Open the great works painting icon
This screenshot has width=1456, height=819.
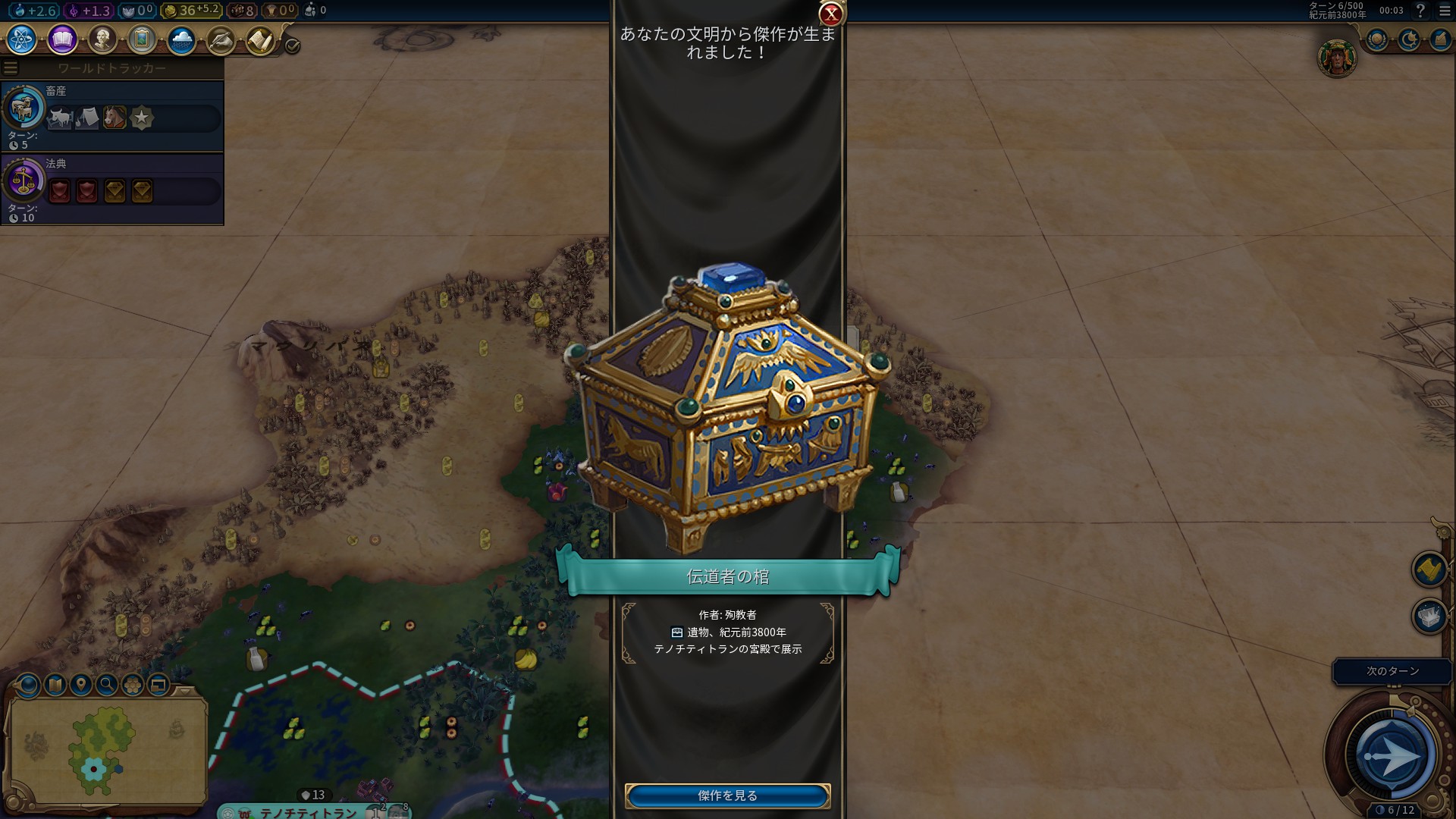pyautogui.click(x=142, y=39)
